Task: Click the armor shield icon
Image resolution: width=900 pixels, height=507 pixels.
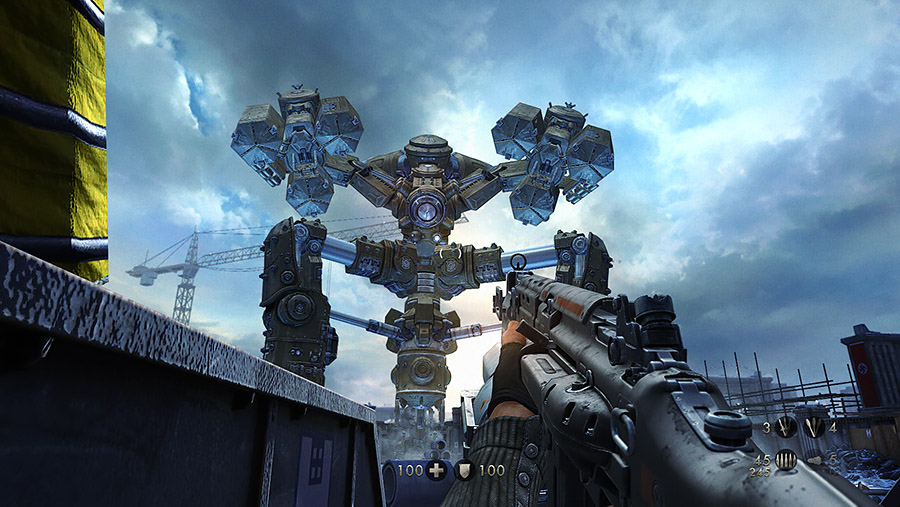Action: (465, 469)
